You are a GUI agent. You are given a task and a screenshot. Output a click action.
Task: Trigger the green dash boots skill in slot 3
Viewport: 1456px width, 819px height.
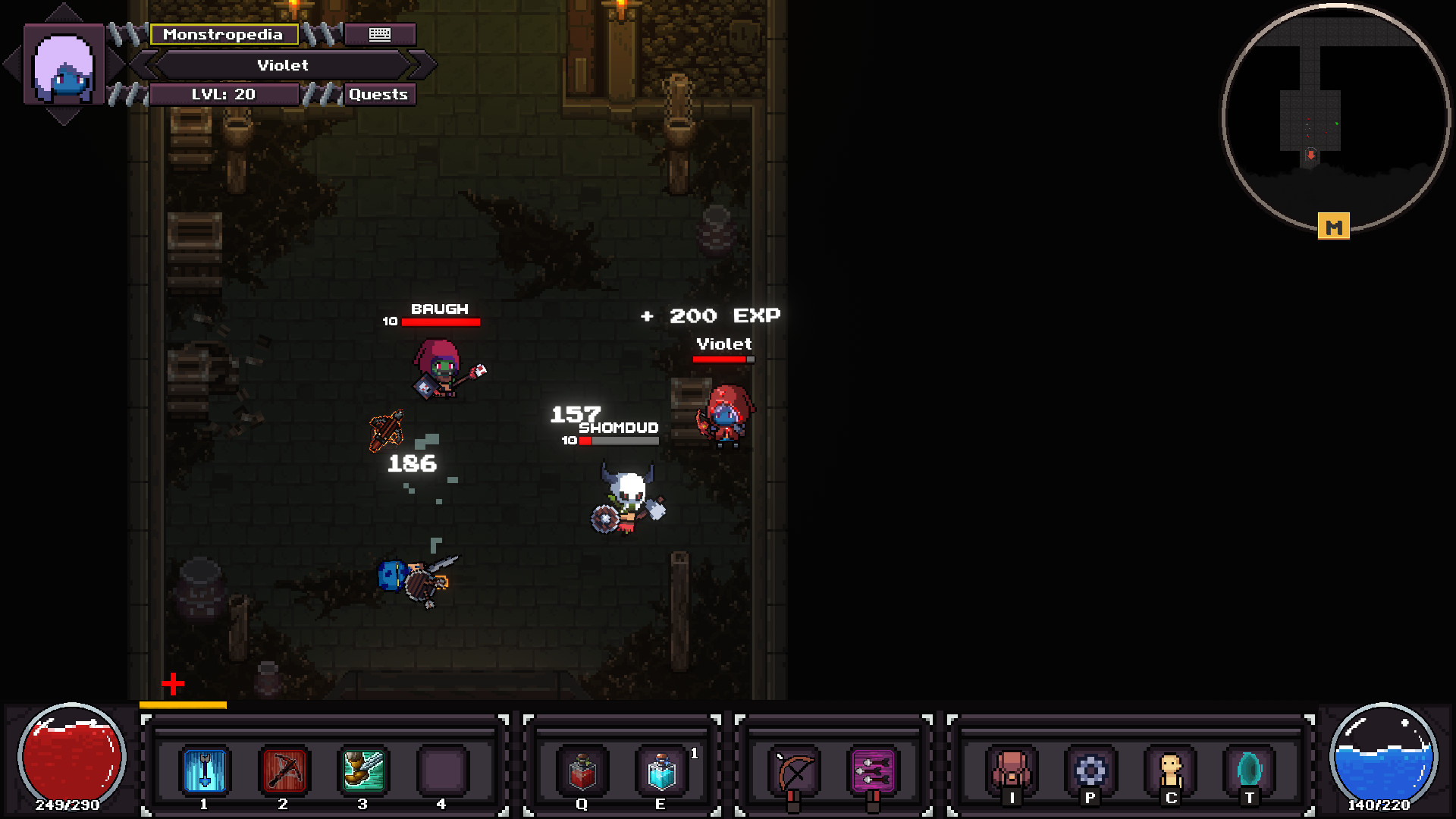[362, 770]
